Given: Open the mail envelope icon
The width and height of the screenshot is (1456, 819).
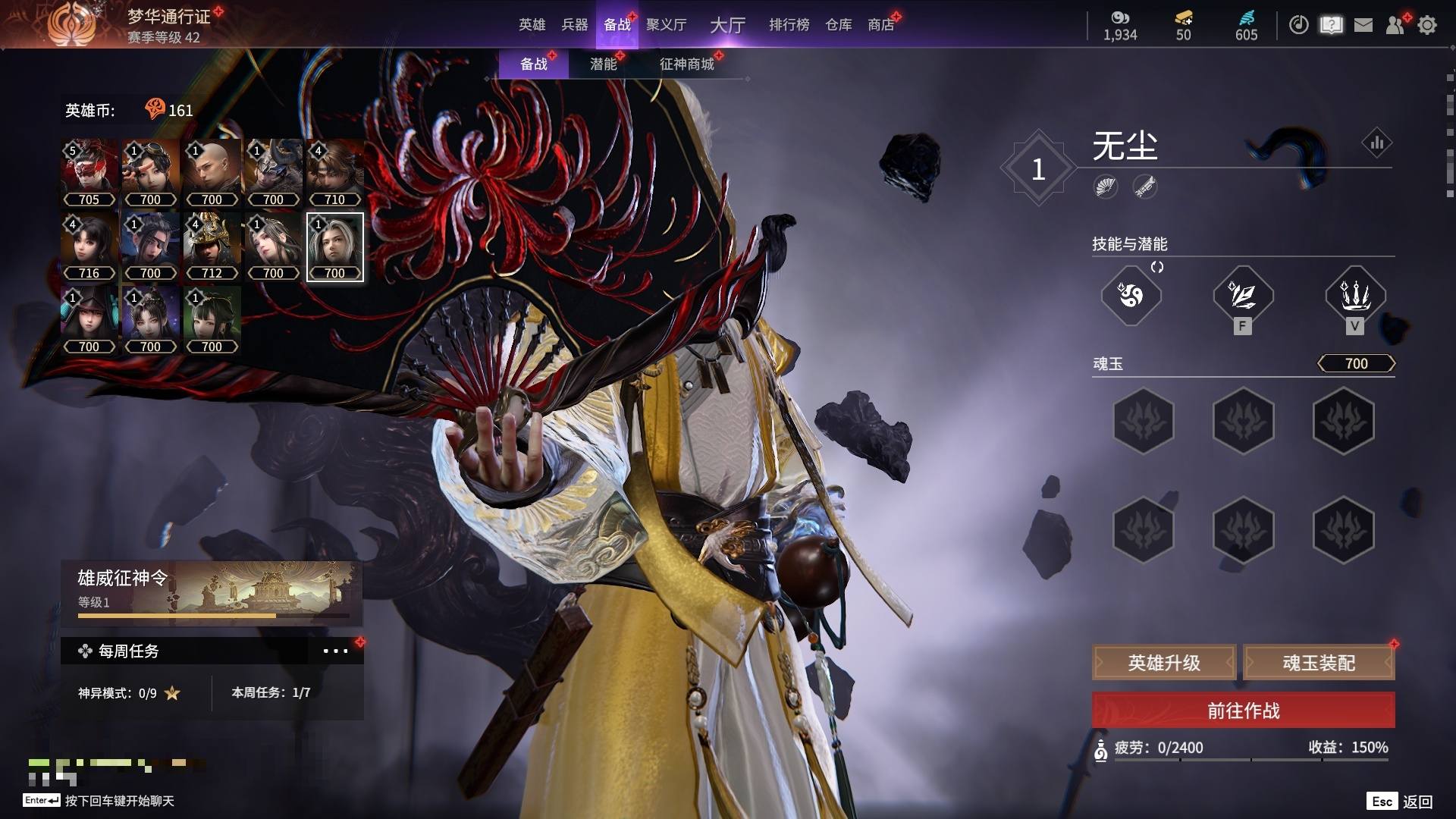Looking at the screenshot, I should click(1363, 25).
